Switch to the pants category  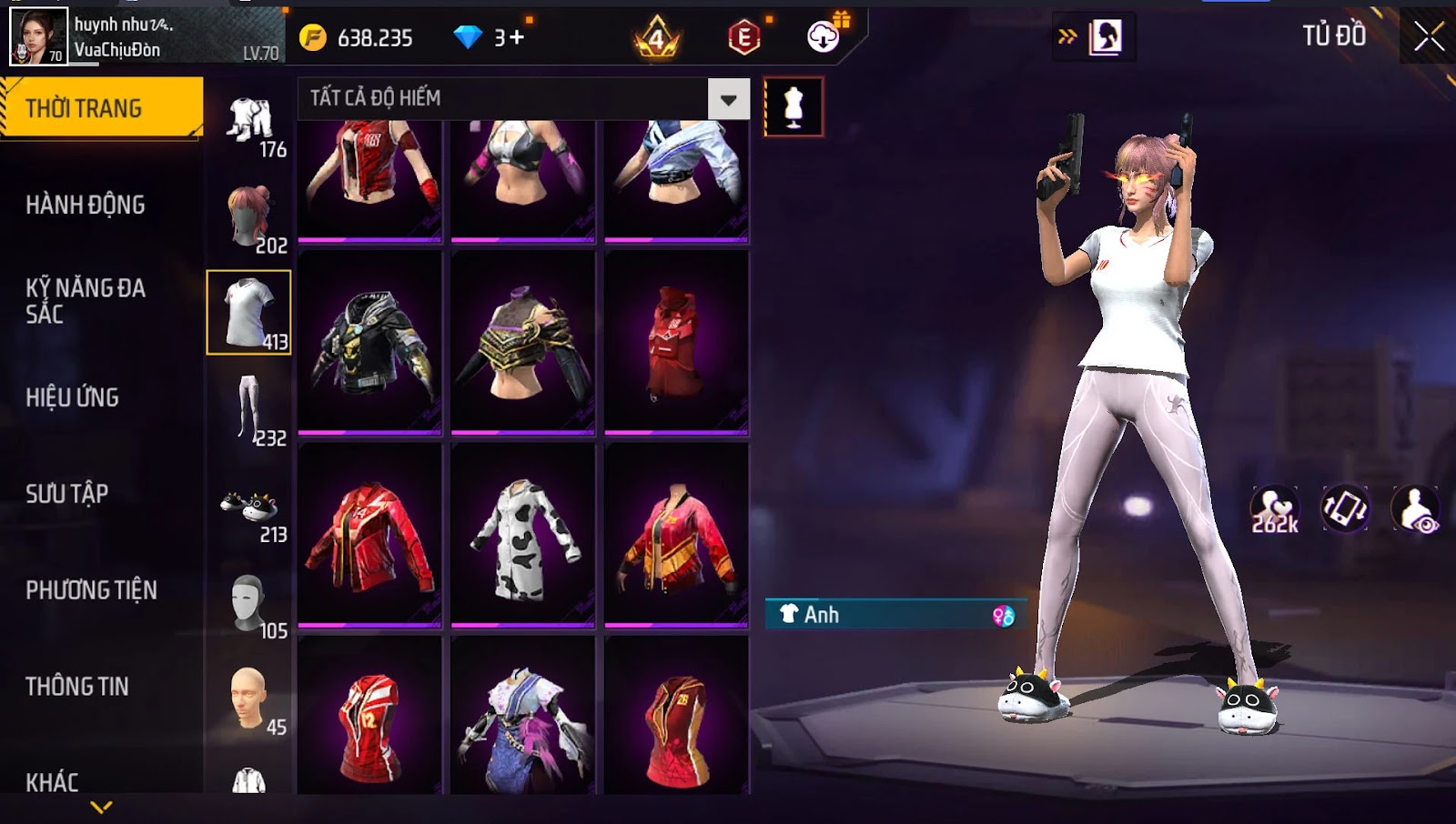click(x=248, y=409)
